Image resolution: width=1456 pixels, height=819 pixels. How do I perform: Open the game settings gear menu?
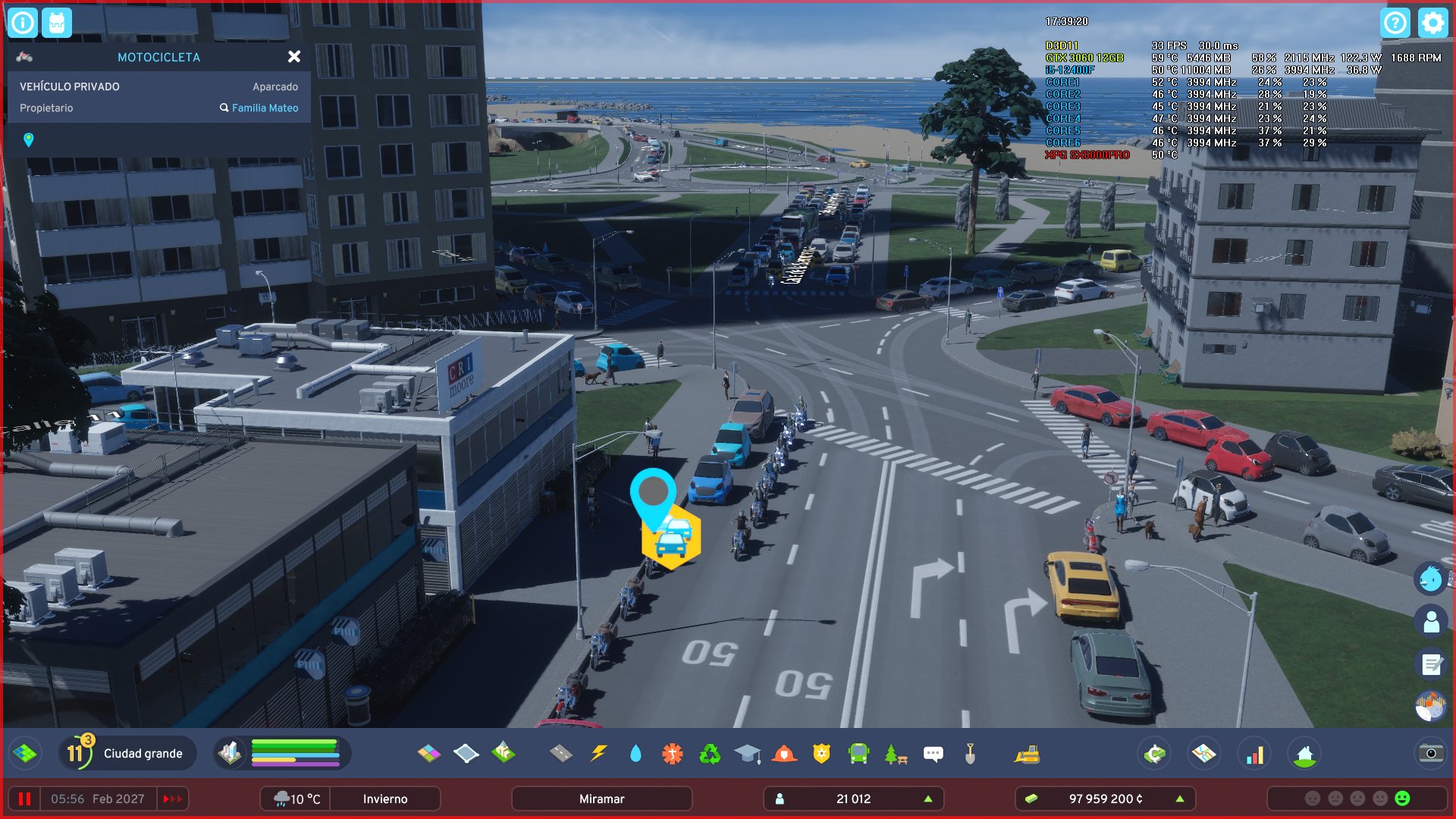1432,23
